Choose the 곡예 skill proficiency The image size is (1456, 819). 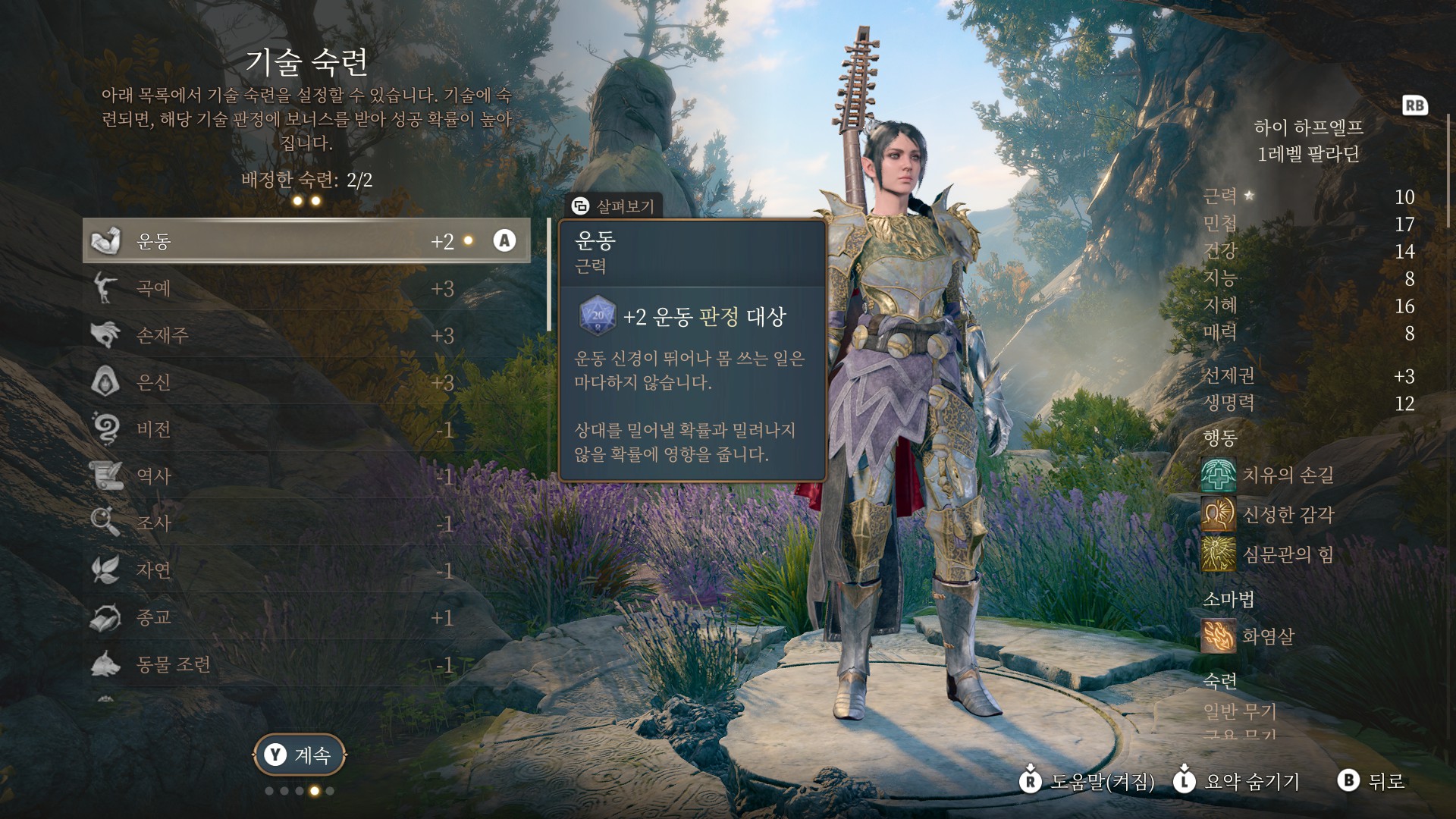[x=306, y=289]
